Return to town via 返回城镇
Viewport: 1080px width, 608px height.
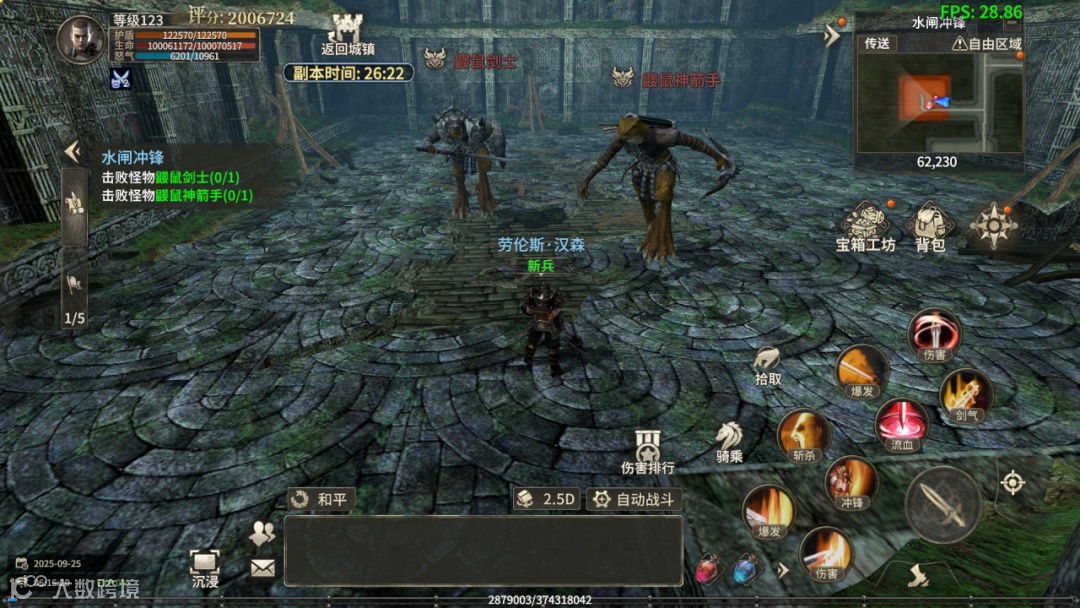click(347, 34)
